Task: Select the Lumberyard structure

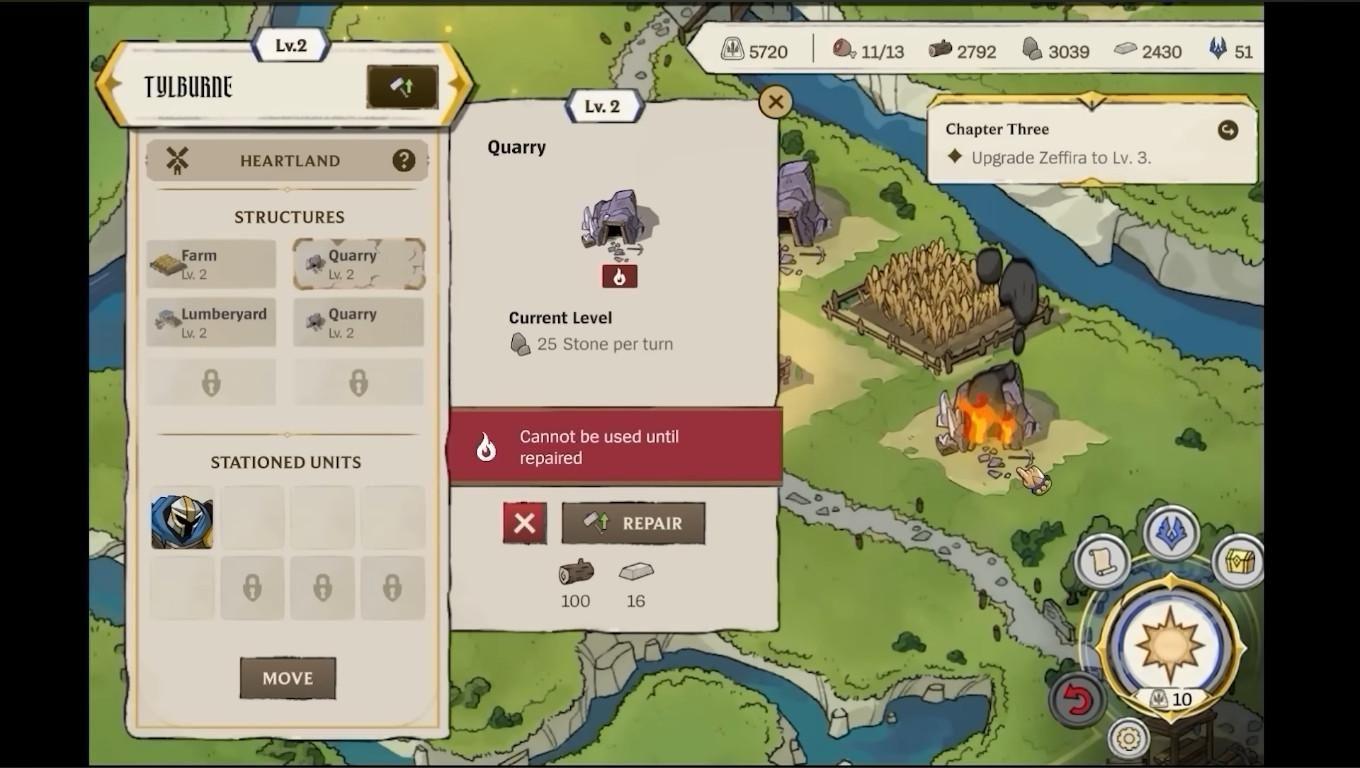Action: (211, 322)
